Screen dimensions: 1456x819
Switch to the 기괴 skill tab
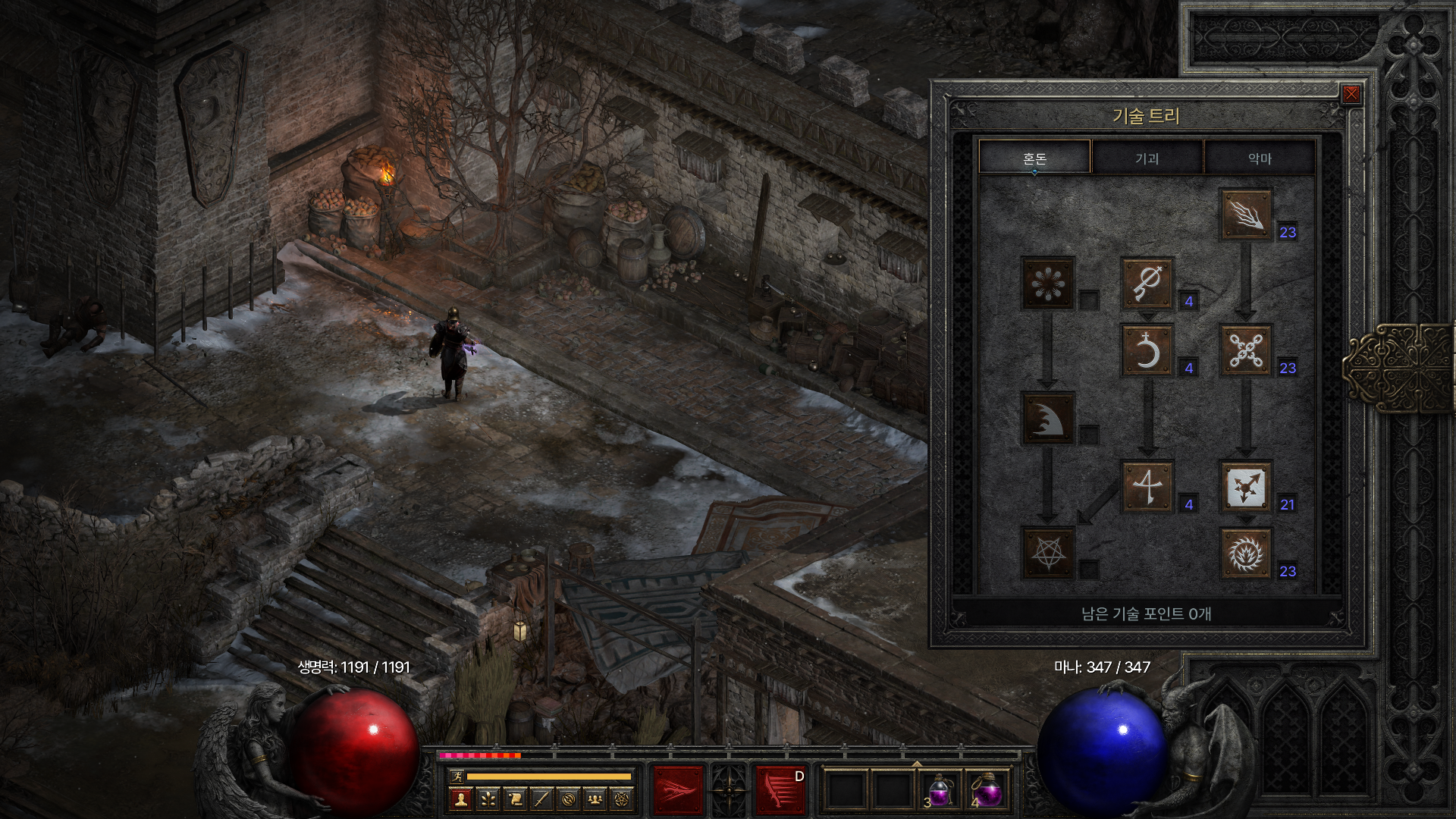pyautogui.click(x=1147, y=158)
